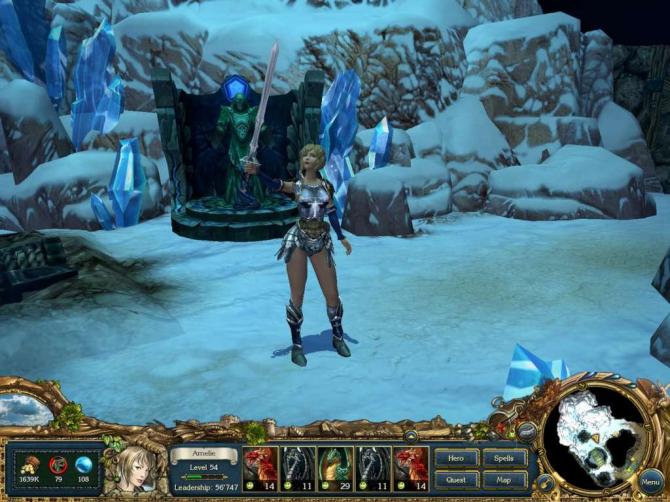Open the Spells book
Screen dimensions: 670x502
[504, 458]
